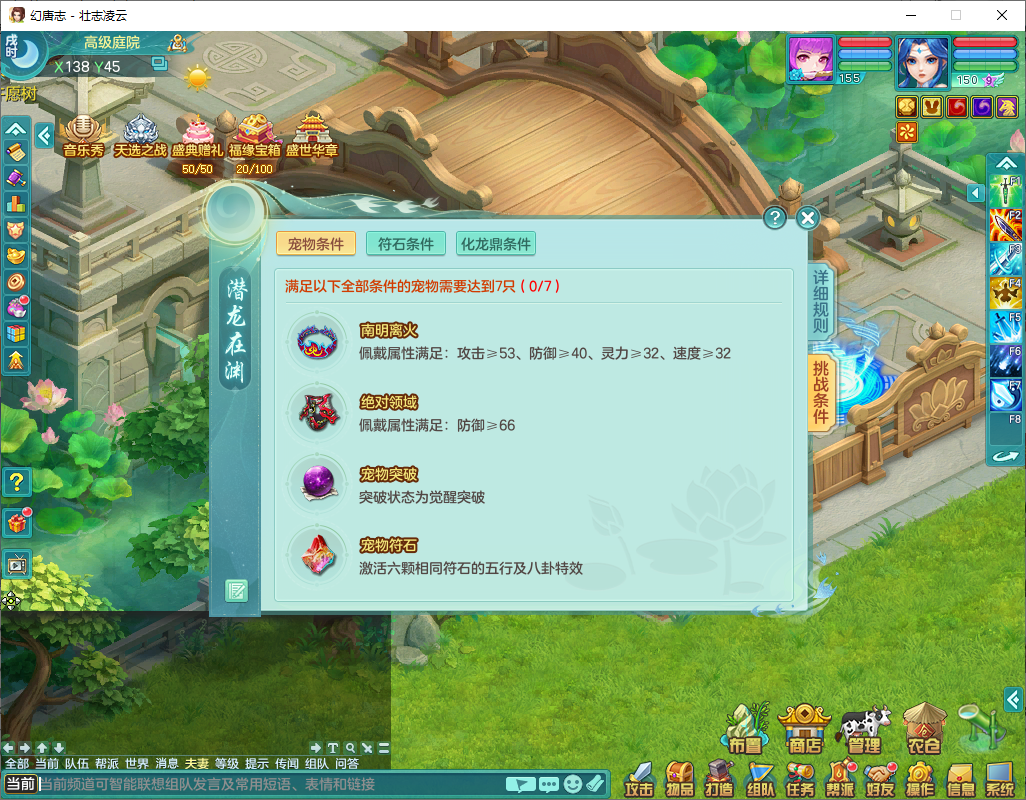Minimize the game window
Image resolution: width=1026 pixels, height=800 pixels.
click(910, 15)
